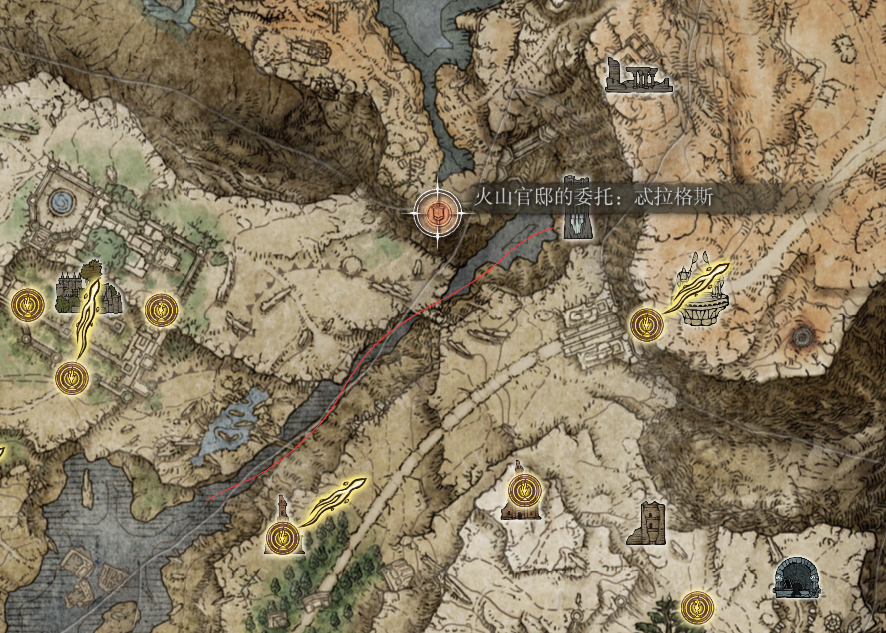Pick the site of grace left of the castle
Screen dimensions: 886x633
[26, 303]
